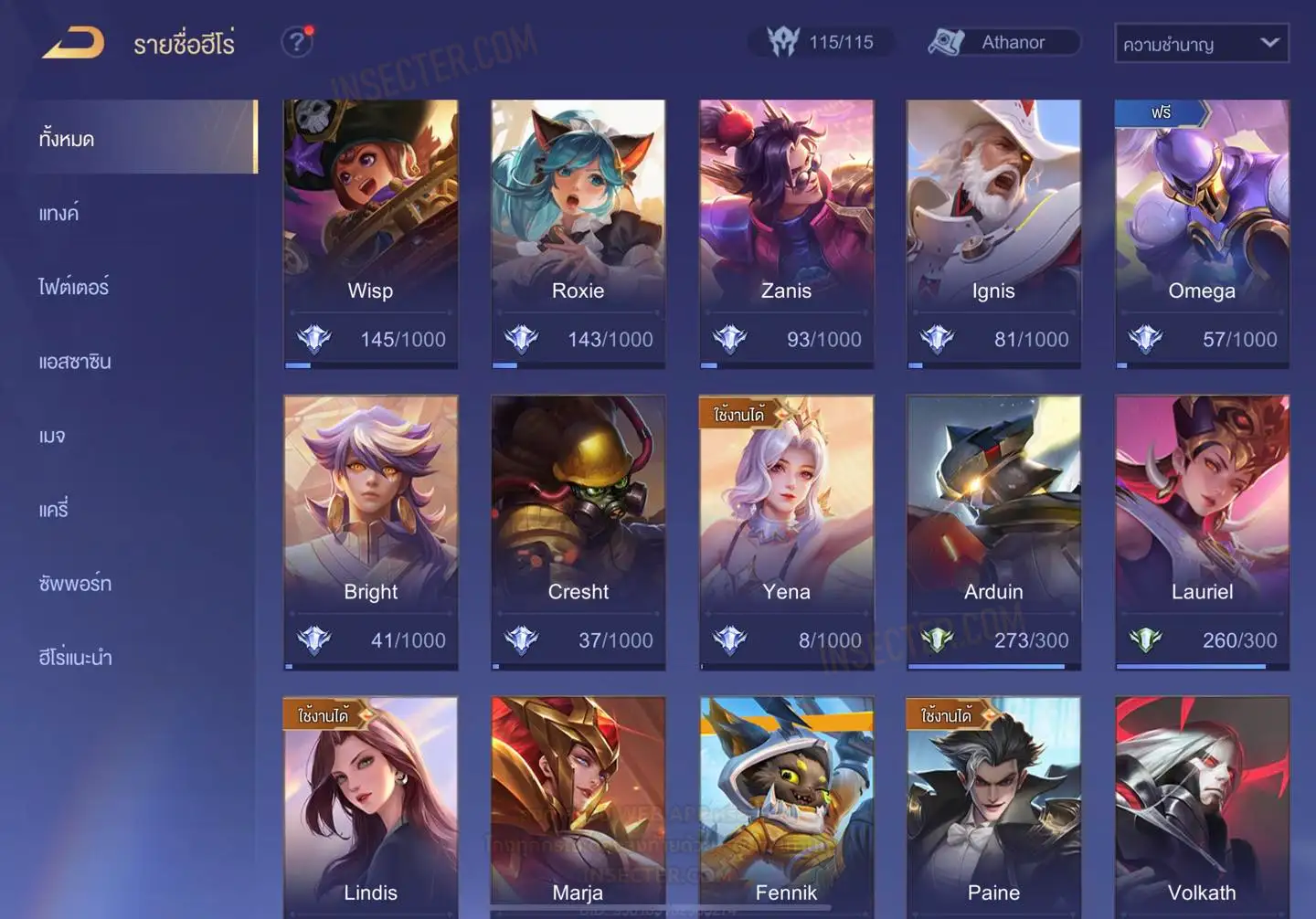Switch to the แทงค์ category tab
Screen dimensions: 1316x919
click(x=59, y=214)
